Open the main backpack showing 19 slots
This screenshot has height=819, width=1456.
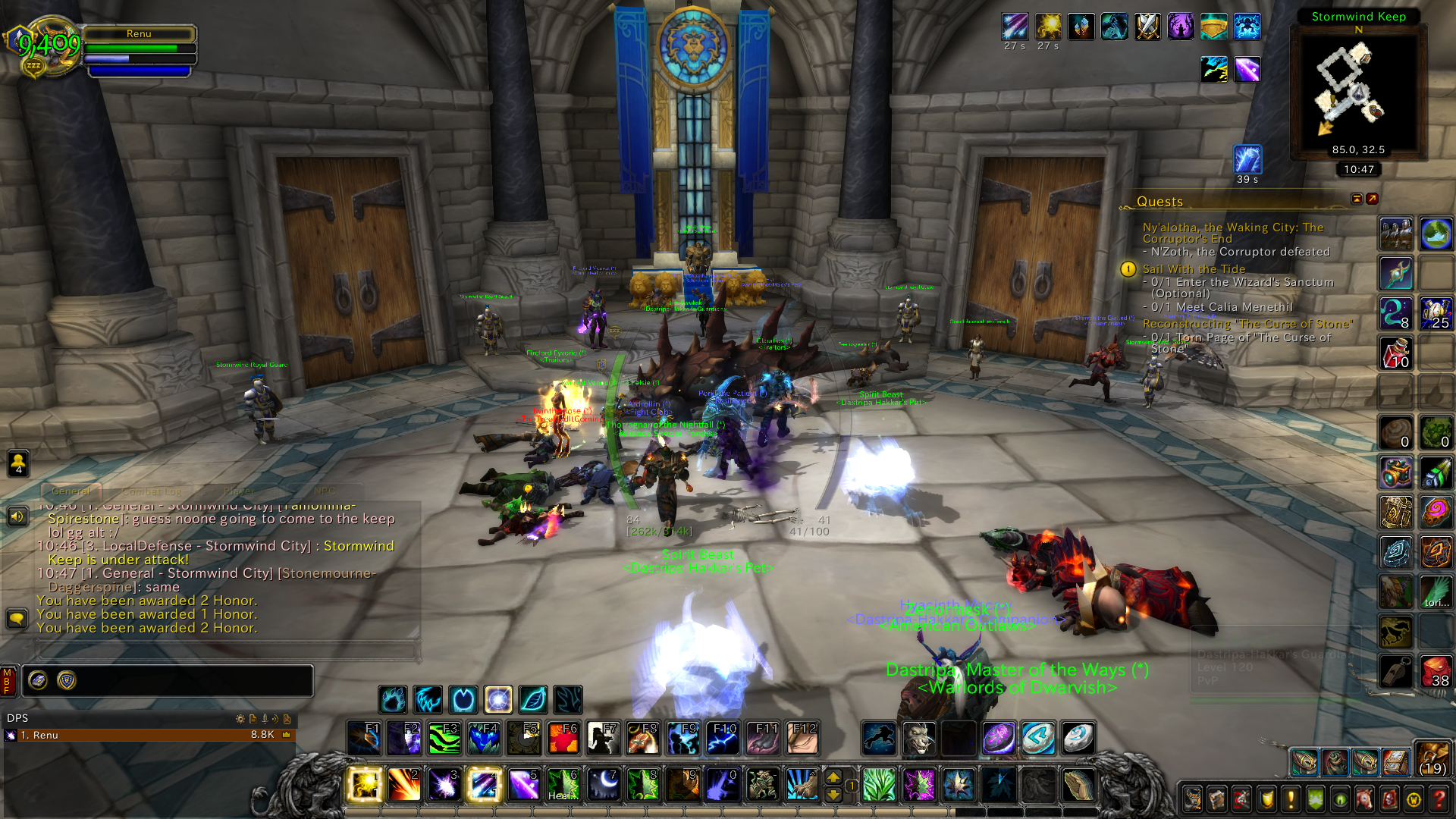(x=1432, y=760)
